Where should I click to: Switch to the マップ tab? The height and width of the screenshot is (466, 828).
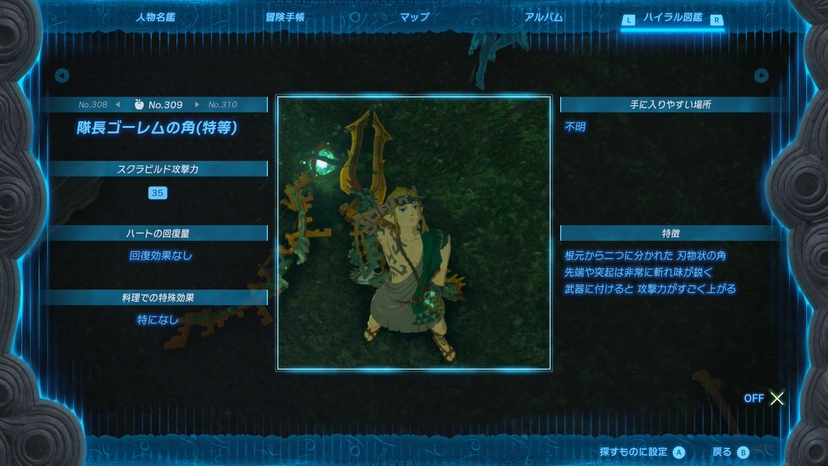click(x=414, y=18)
